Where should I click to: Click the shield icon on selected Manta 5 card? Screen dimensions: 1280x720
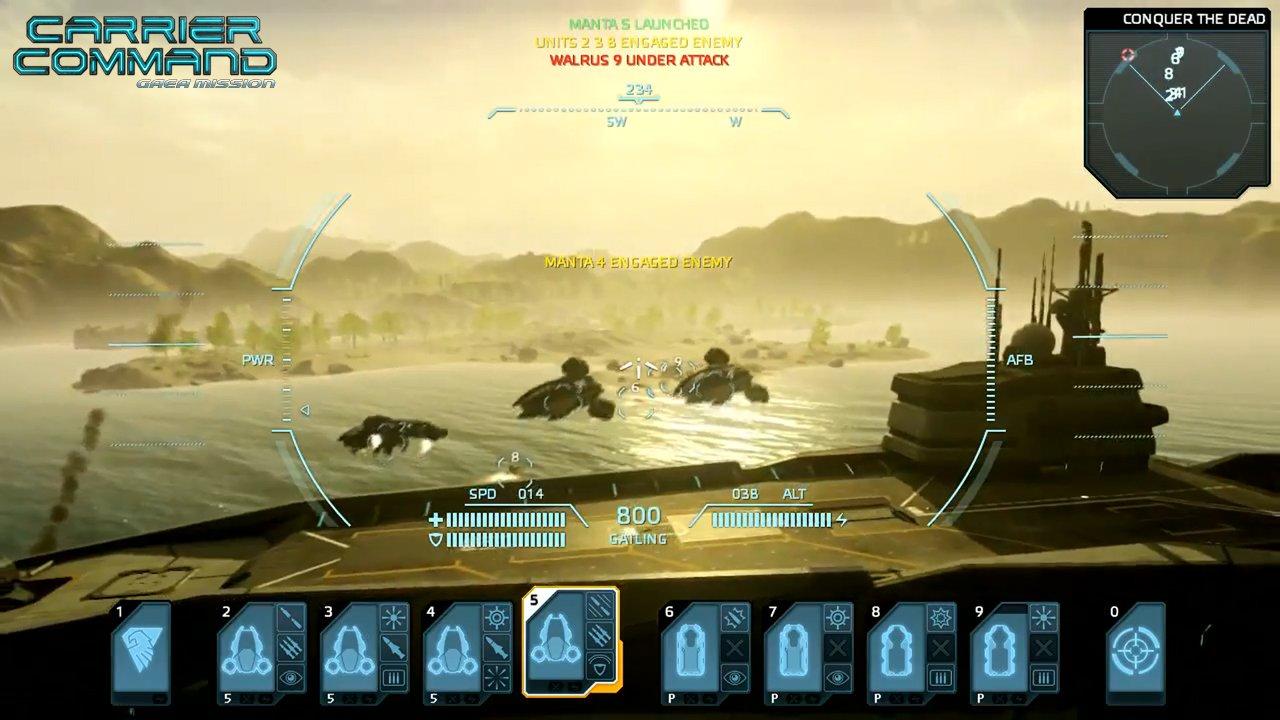[x=600, y=666]
